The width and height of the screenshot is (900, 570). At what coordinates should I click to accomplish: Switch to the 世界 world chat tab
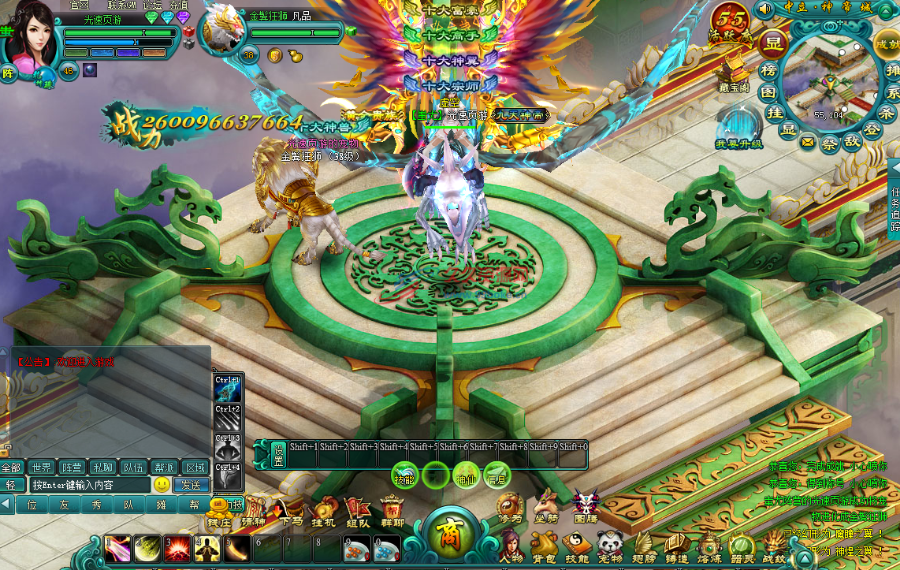[41, 467]
